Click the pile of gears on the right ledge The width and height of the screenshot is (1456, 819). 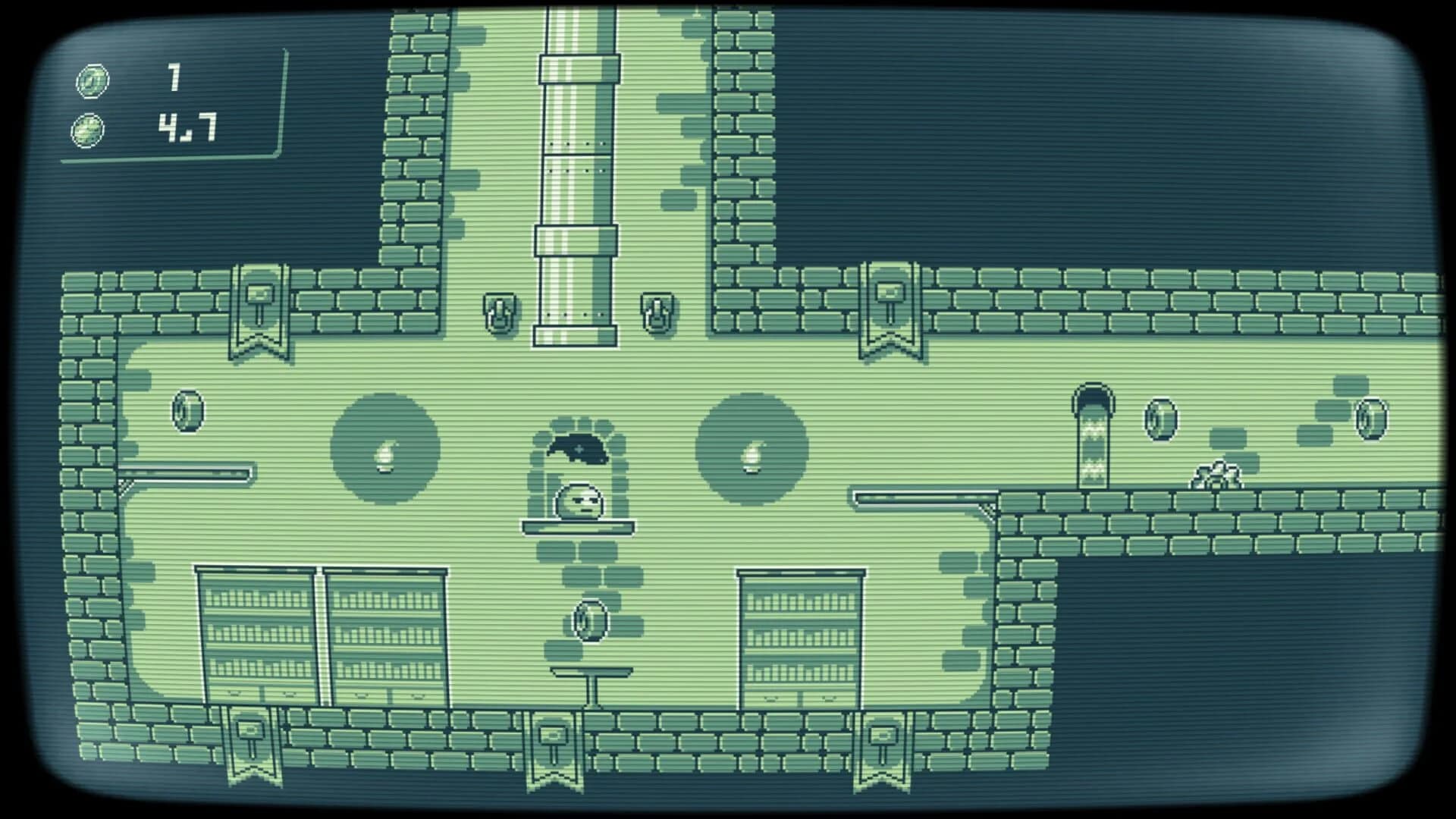(1217, 472)
